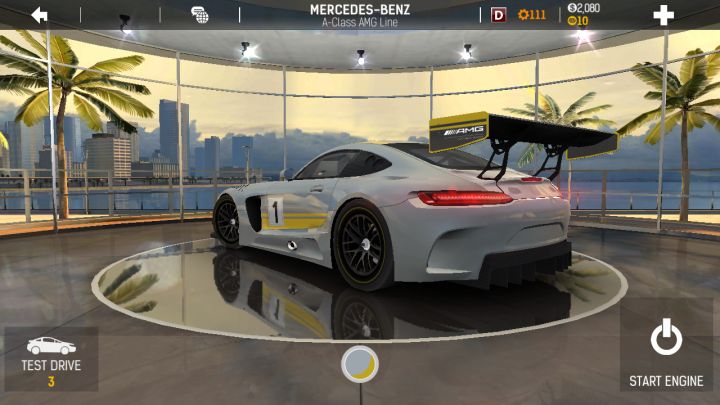The image size is (720, 405).
Task: Open the D class rank badge
Action: coord(499,15)
